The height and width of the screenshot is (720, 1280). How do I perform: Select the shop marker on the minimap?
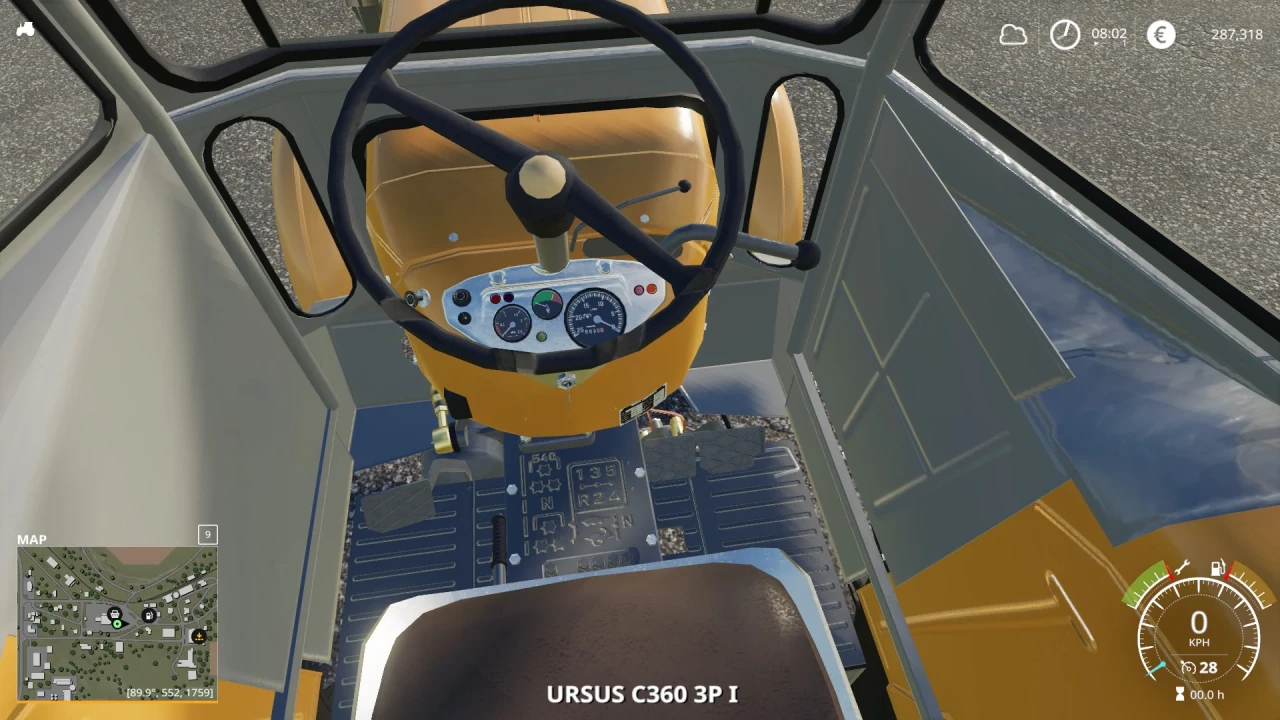click(x=115, y=614)
